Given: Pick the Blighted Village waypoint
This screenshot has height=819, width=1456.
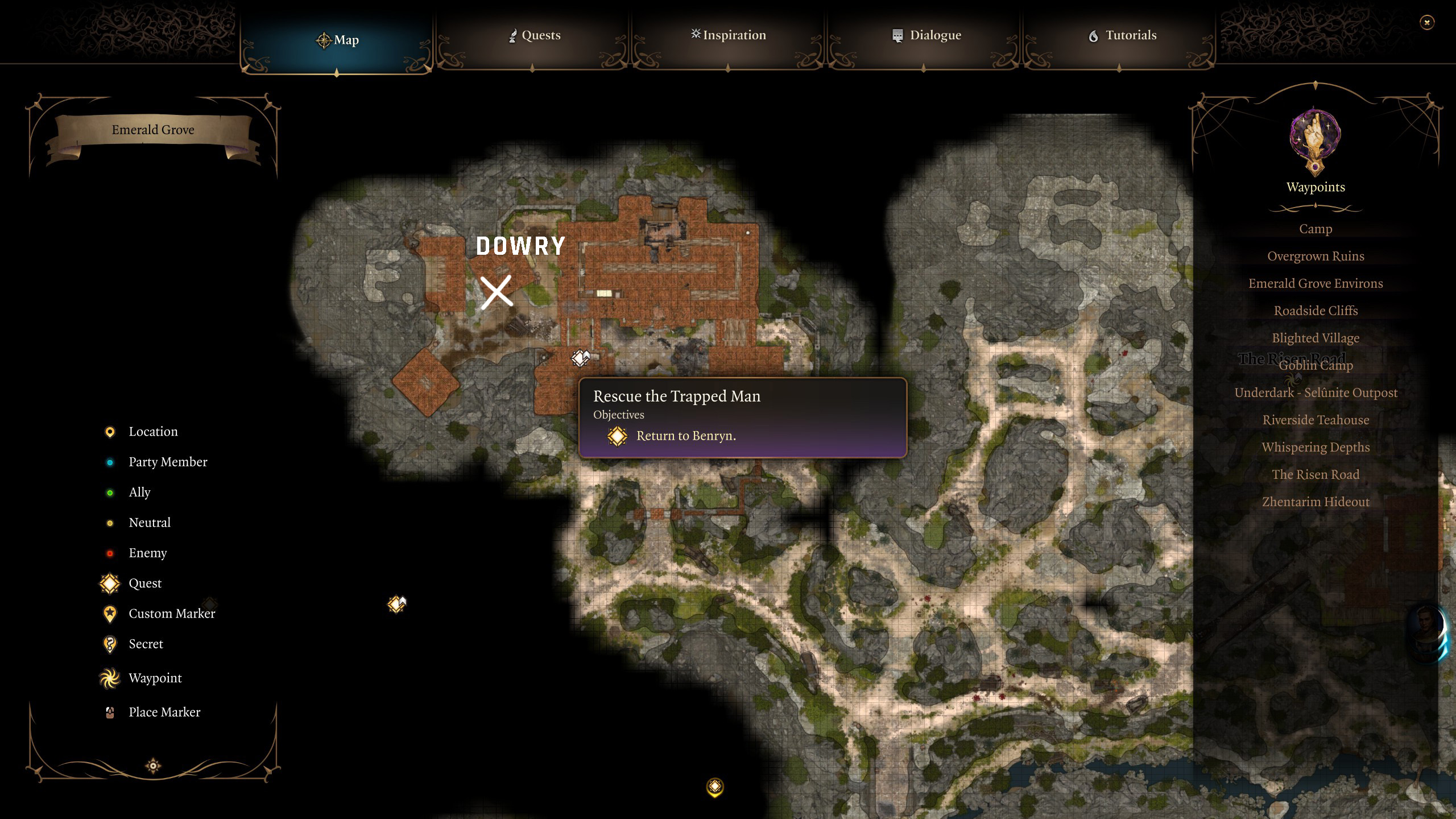Looking at the screenshot, I should coord(1315,338).
